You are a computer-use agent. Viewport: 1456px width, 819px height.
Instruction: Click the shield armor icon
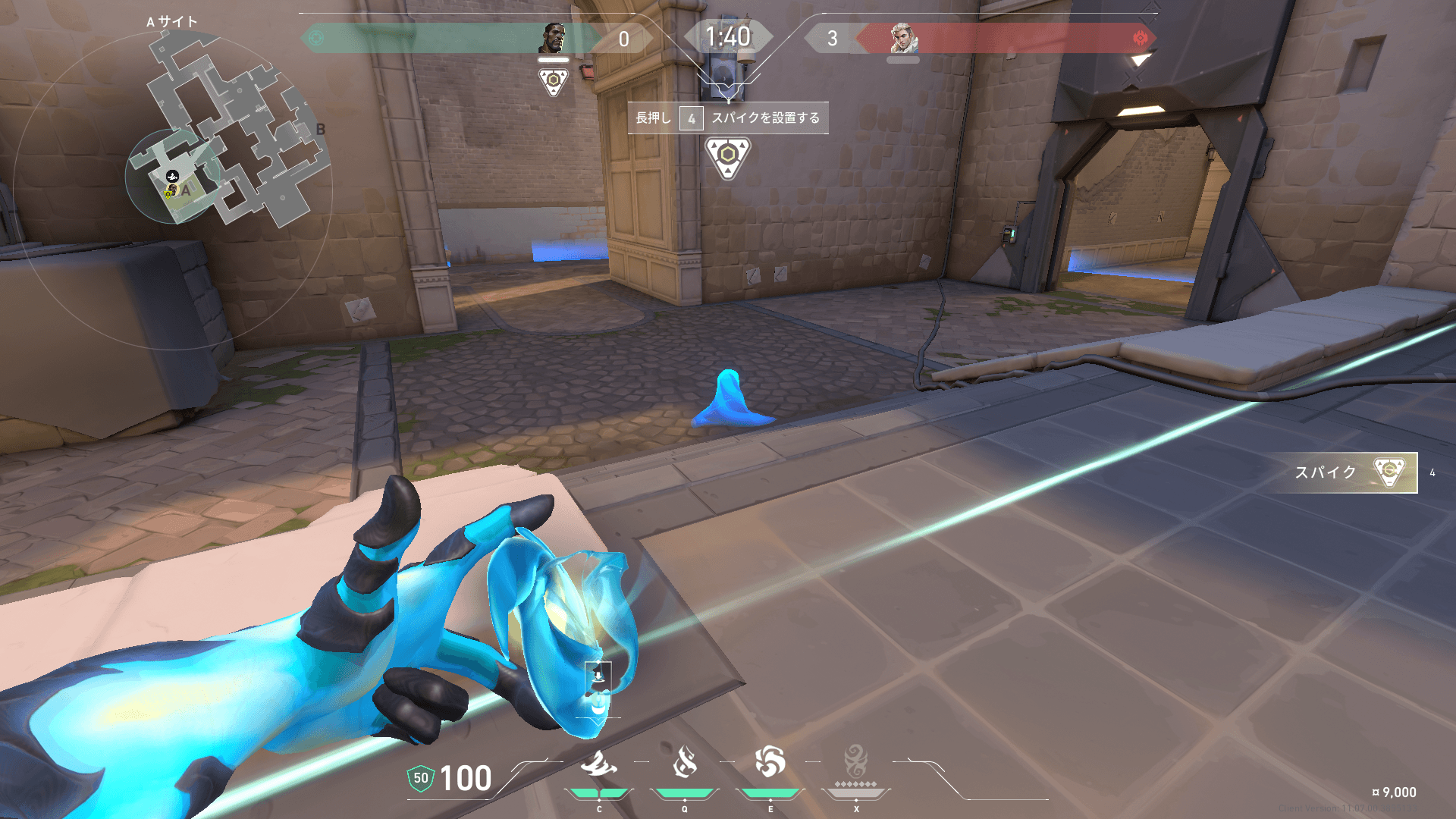click(x=420, y=778)
